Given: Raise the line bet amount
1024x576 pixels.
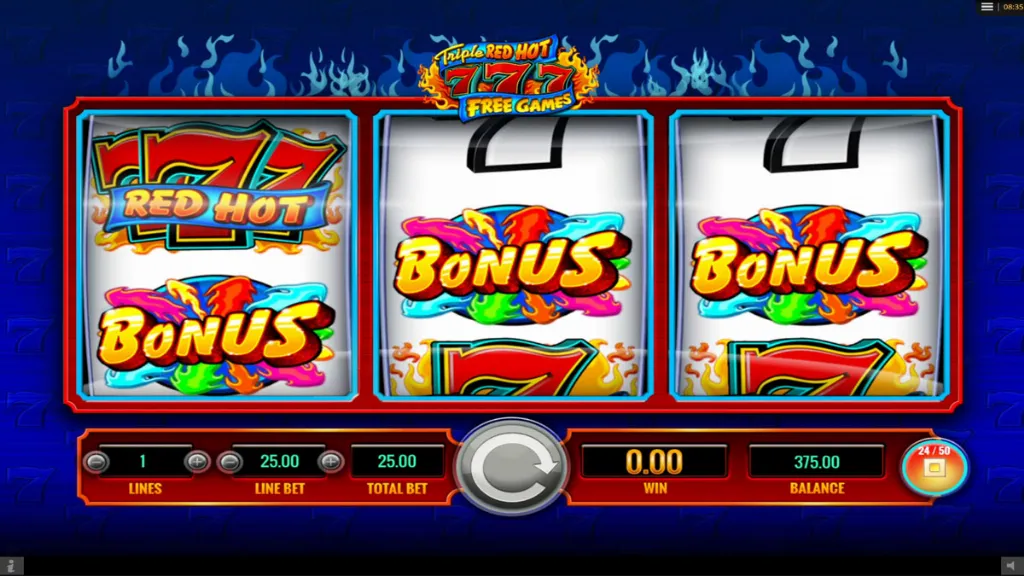Looking at the screenshot, I should coord(330,462).
